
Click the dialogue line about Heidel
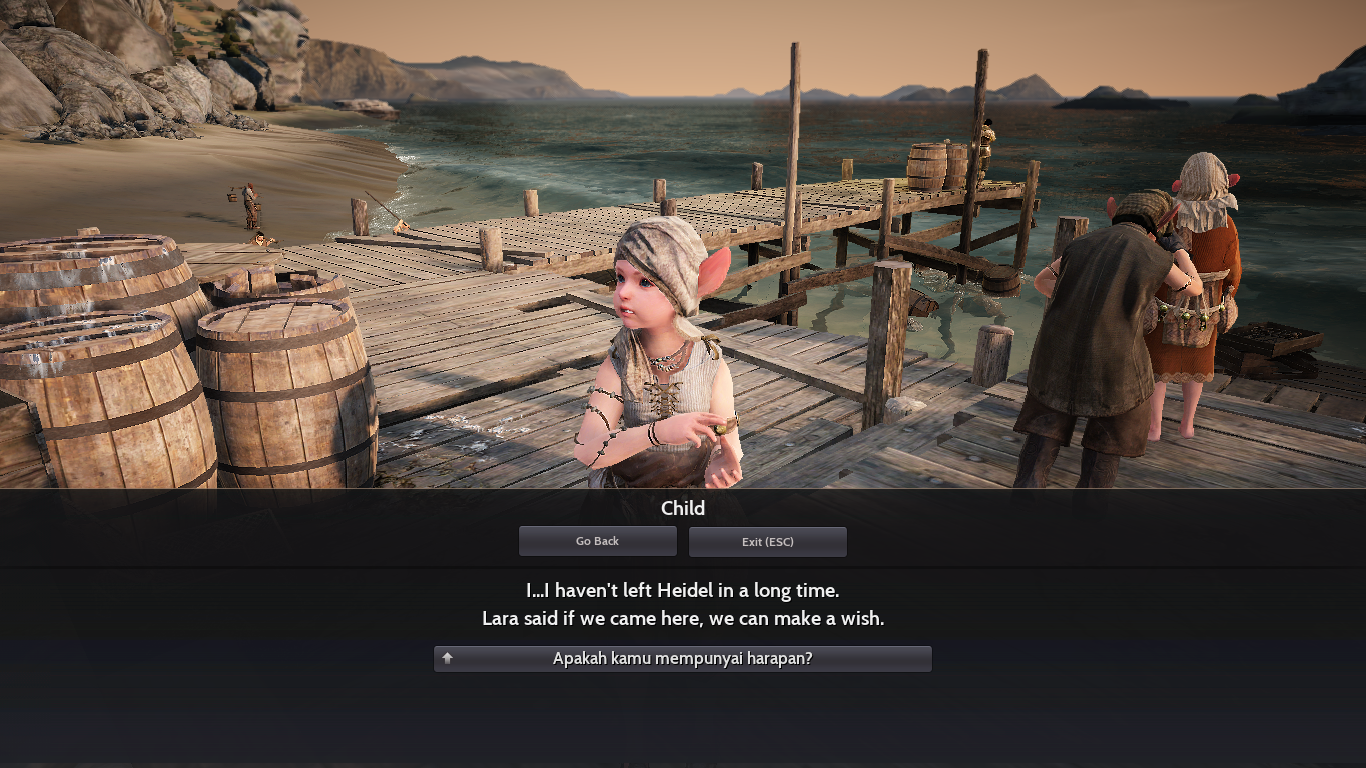[x=683, y=590]
